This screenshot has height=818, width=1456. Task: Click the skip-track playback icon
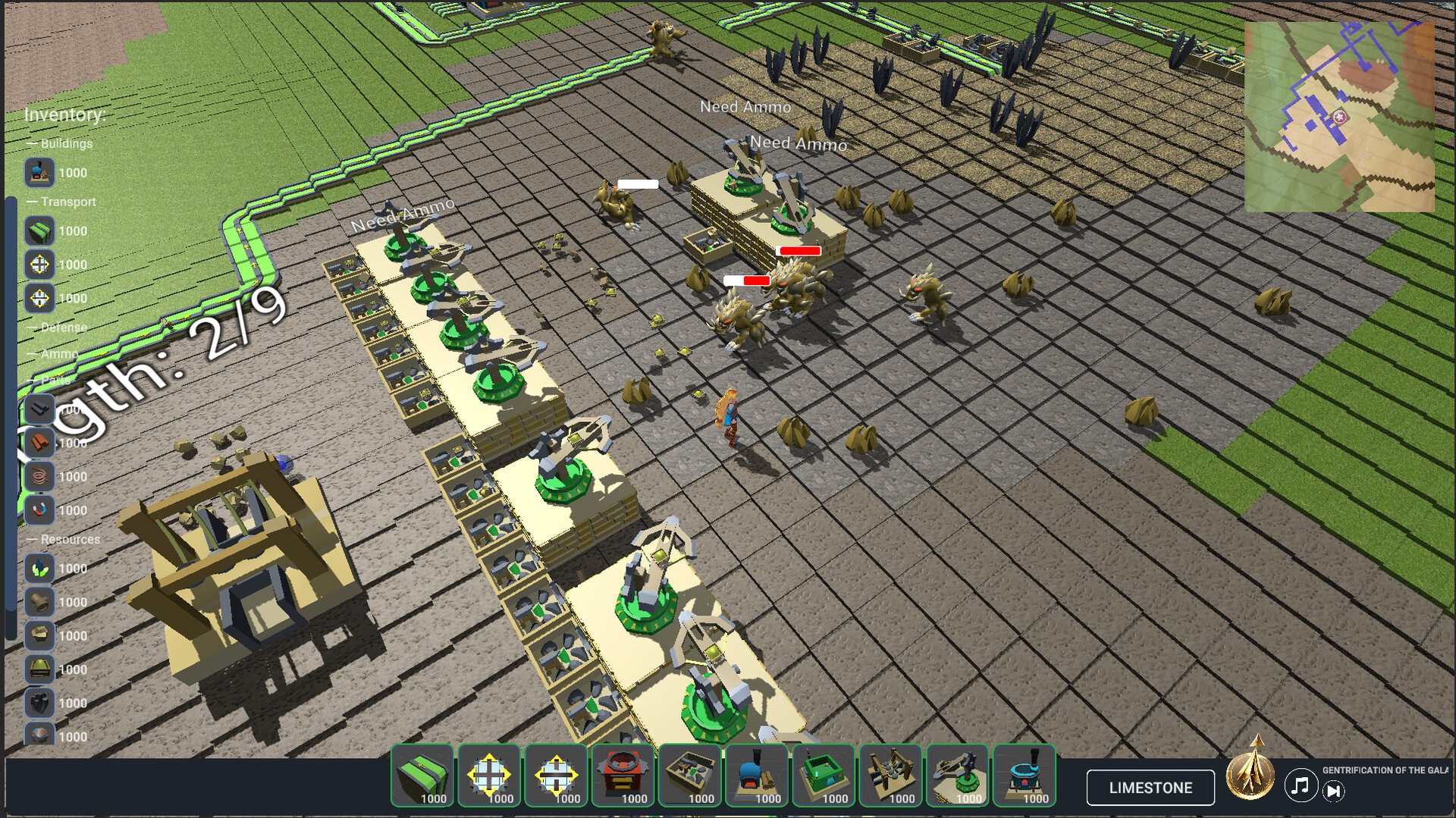pos(1335,791)
